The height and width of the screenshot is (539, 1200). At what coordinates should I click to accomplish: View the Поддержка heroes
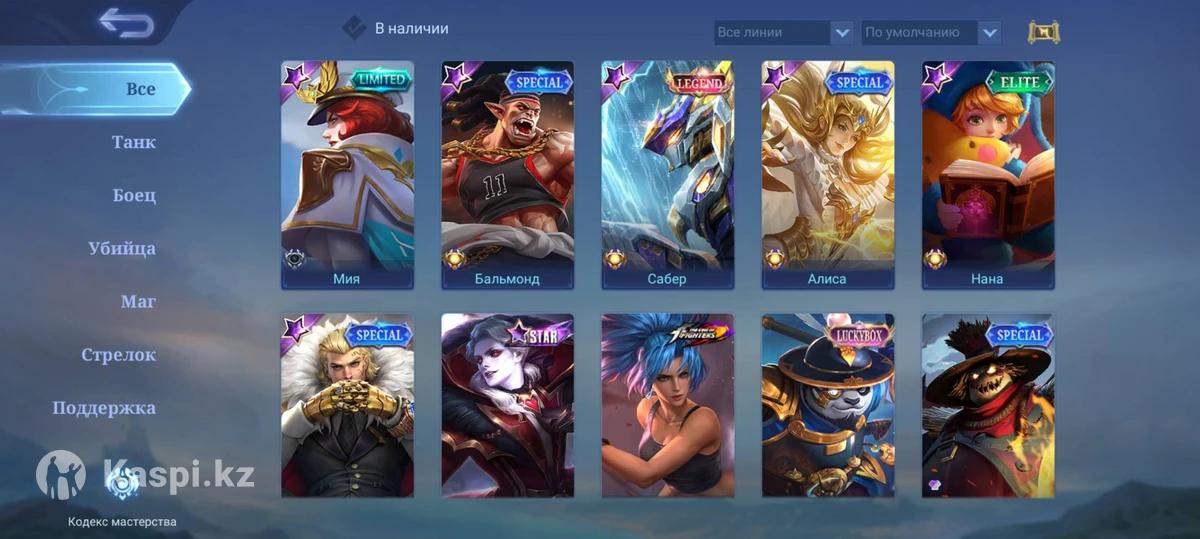[104, 407]
